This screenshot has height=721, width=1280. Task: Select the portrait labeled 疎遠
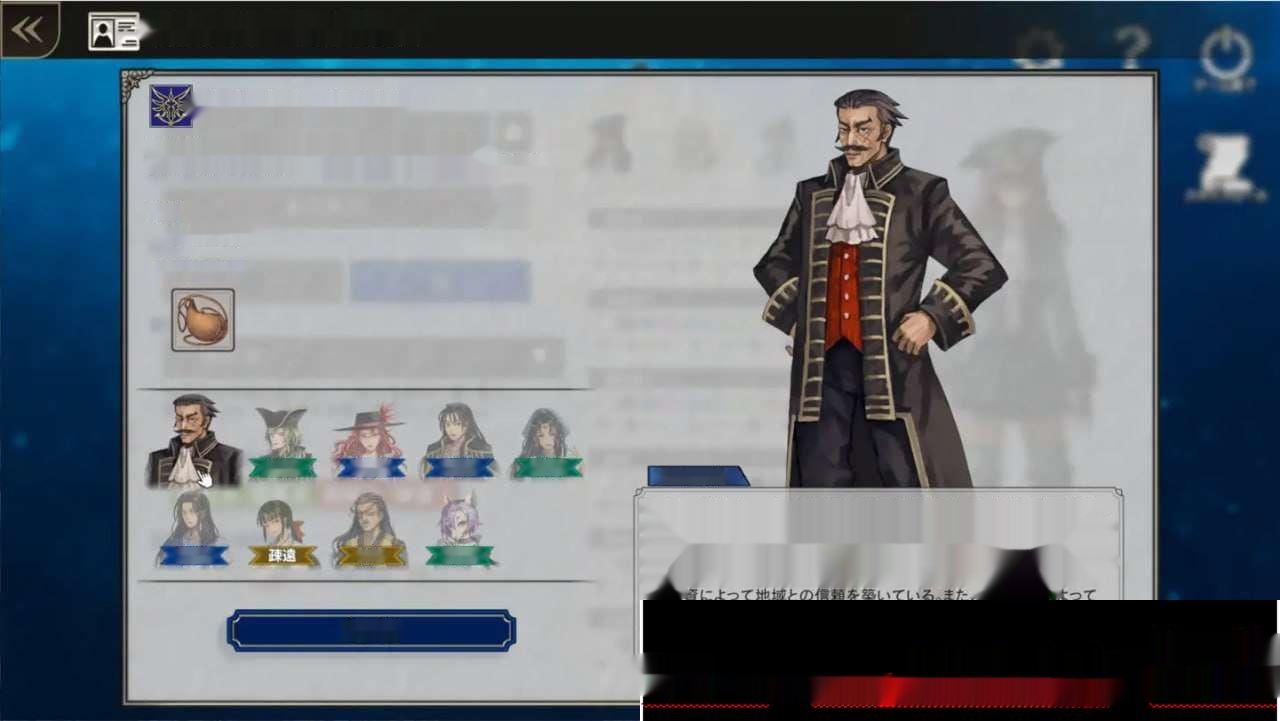pyautogui.click(x=281, y=520)
